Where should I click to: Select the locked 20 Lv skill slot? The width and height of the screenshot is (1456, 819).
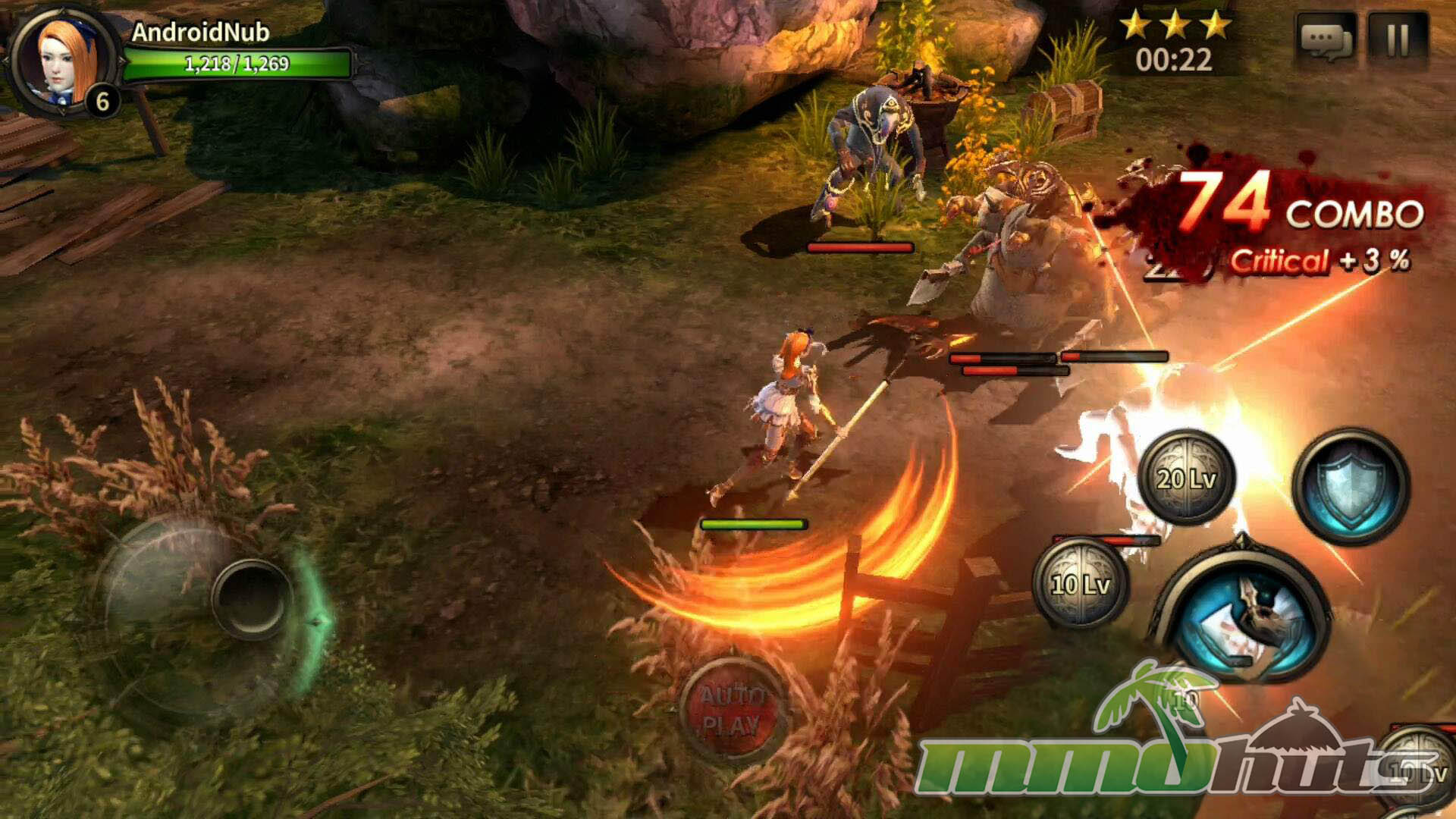(x=1187, y=478)
